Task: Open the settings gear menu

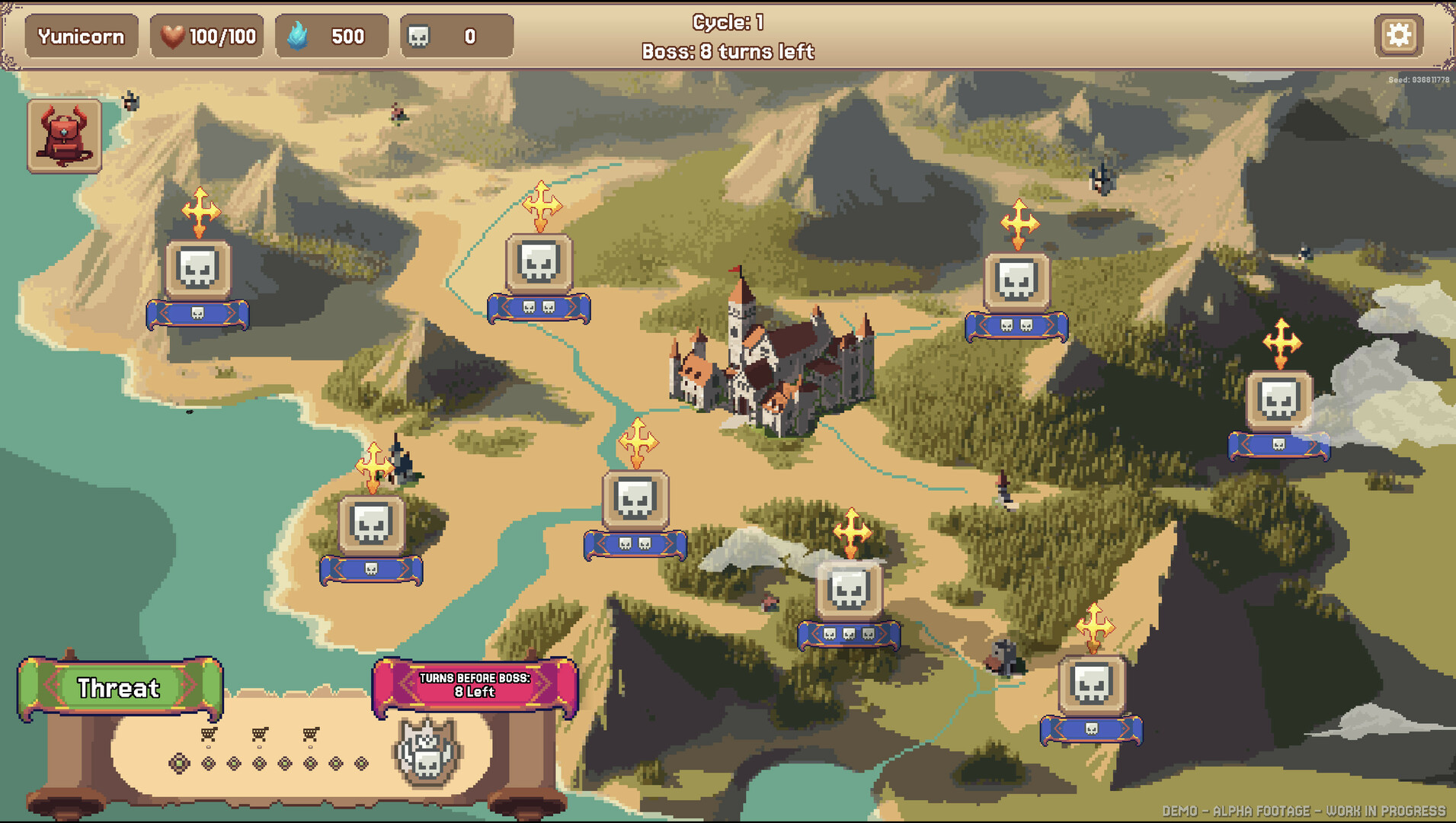Action: pos(1398,35)
